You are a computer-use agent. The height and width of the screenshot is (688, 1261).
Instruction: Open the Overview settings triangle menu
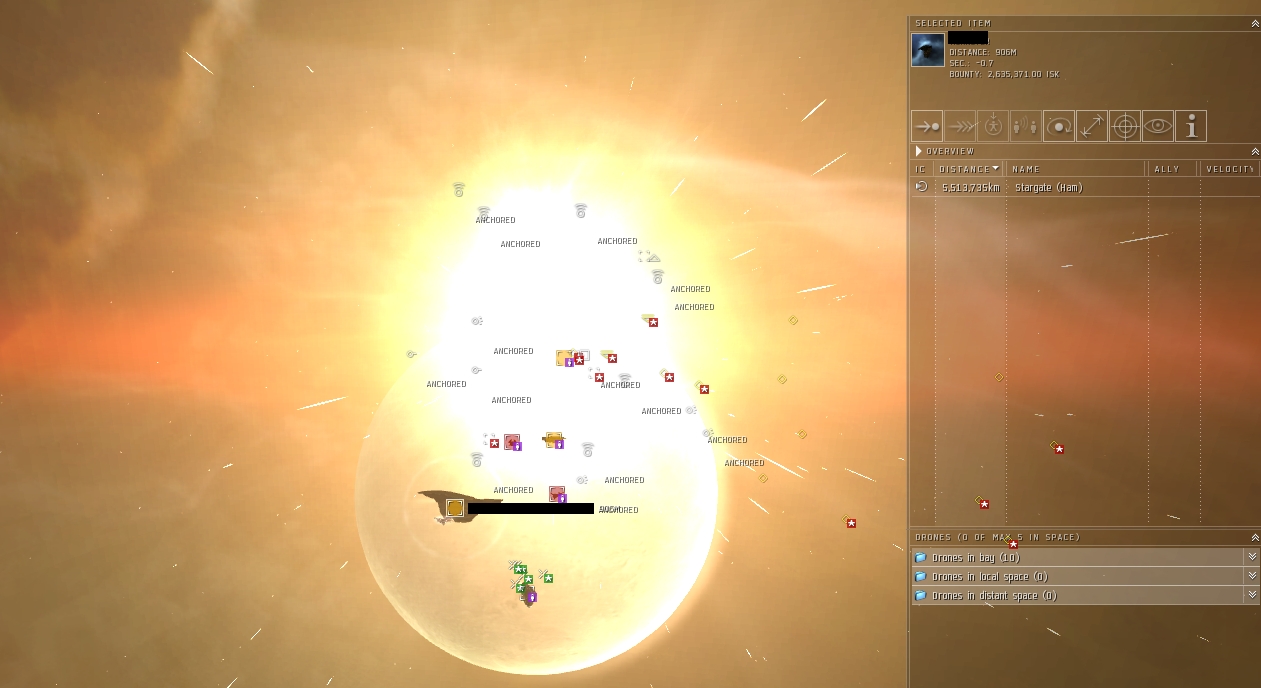tap(919, 151)
